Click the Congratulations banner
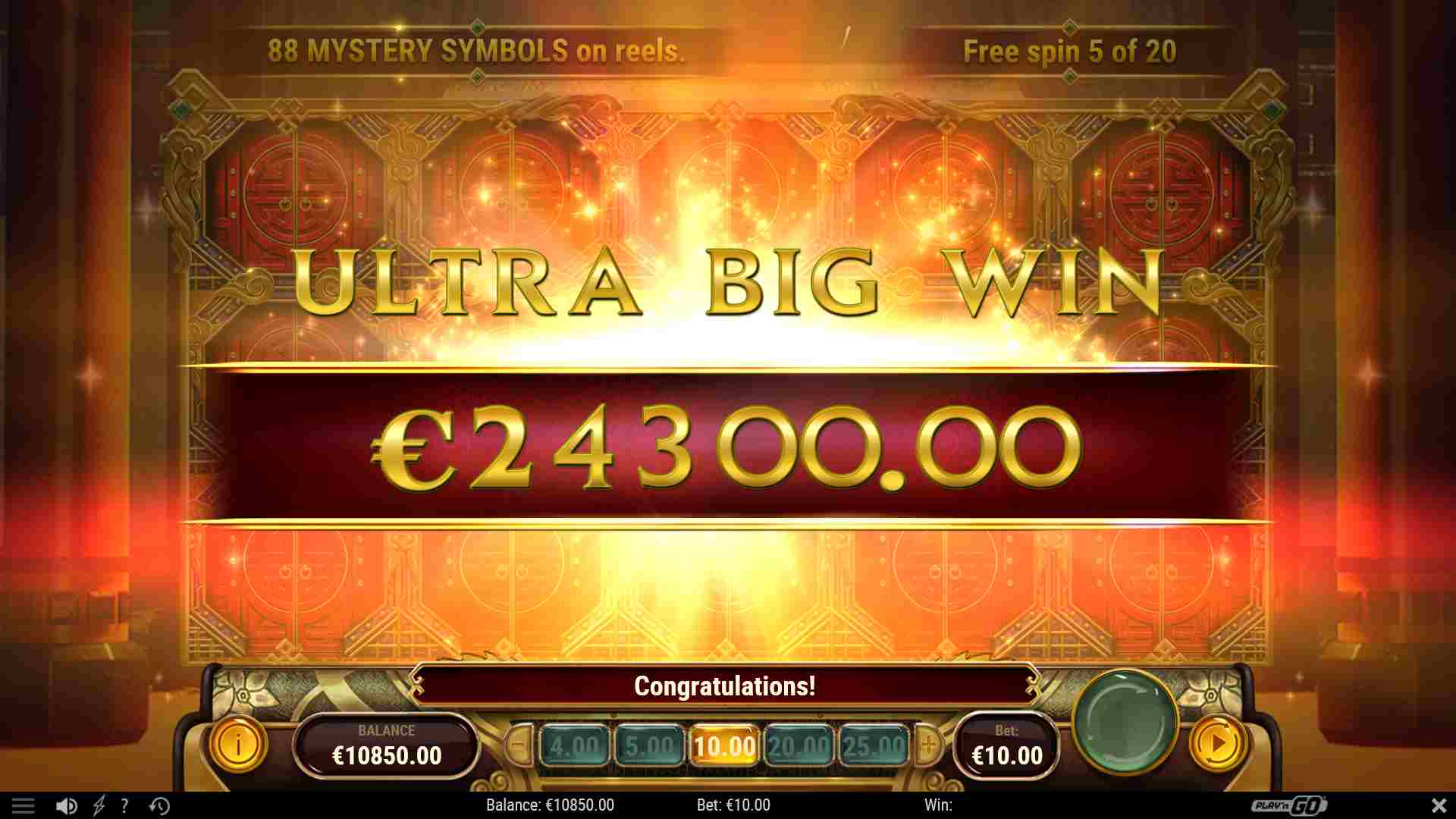The width and height of the screenshot is (1456, 819). coord(726,687)
